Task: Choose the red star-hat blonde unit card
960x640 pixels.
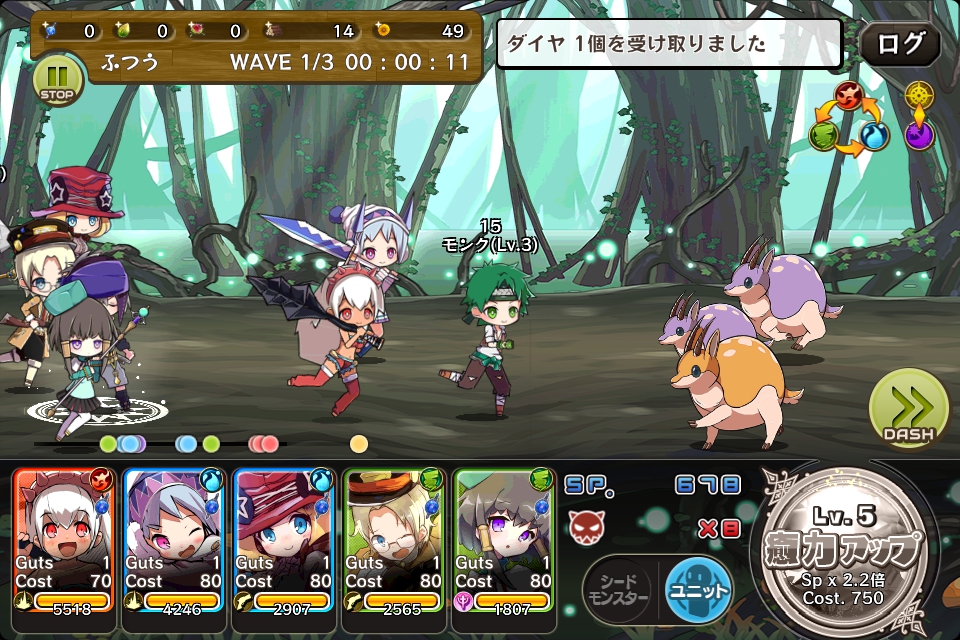Action: pyautogui.click(x=284, y=537)
